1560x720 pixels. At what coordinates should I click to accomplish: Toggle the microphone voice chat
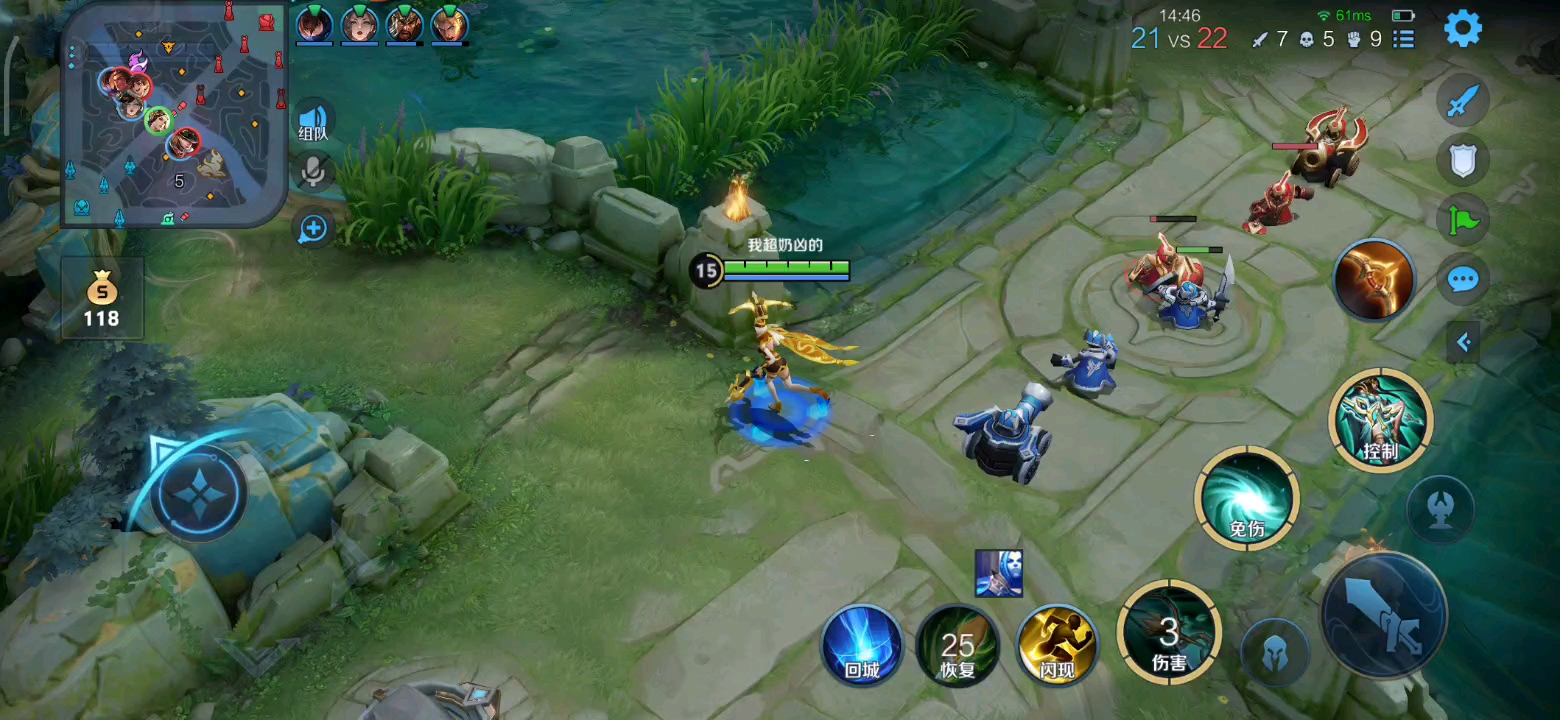point(313,172)
